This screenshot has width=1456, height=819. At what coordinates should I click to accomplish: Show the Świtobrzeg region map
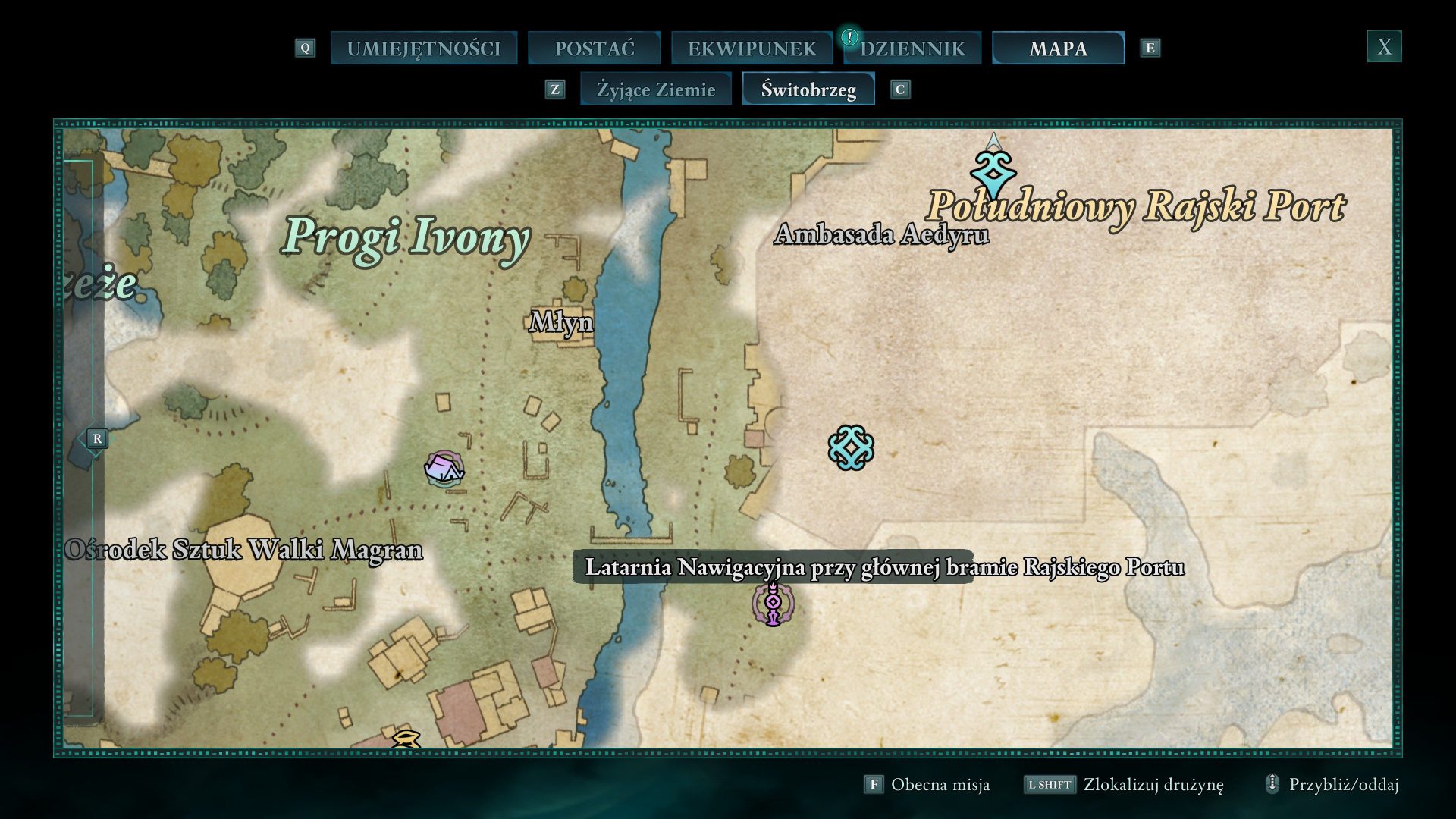pos(808,89)
